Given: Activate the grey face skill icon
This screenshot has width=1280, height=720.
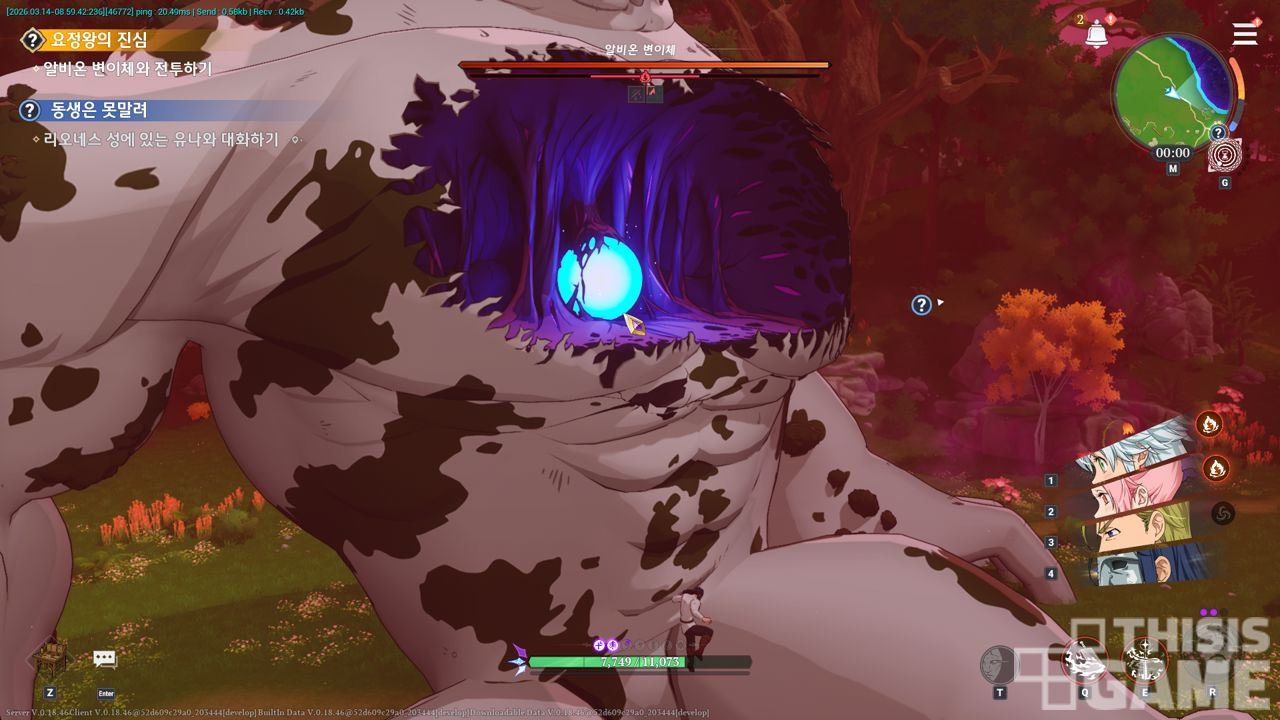Looking at the screenshot, I should point(999,663).
